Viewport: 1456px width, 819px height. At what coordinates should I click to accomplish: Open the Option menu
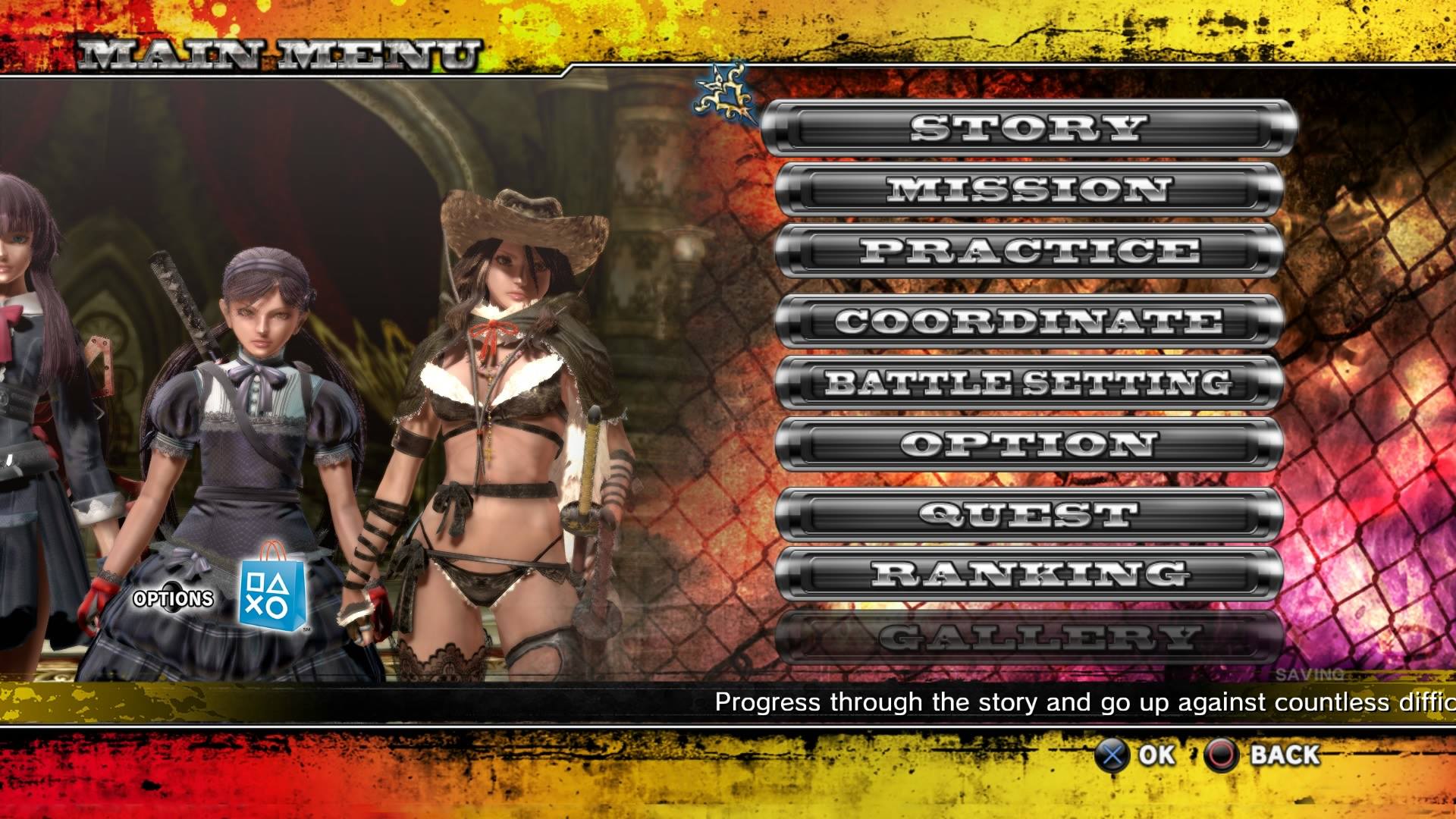click(1028, 444)
